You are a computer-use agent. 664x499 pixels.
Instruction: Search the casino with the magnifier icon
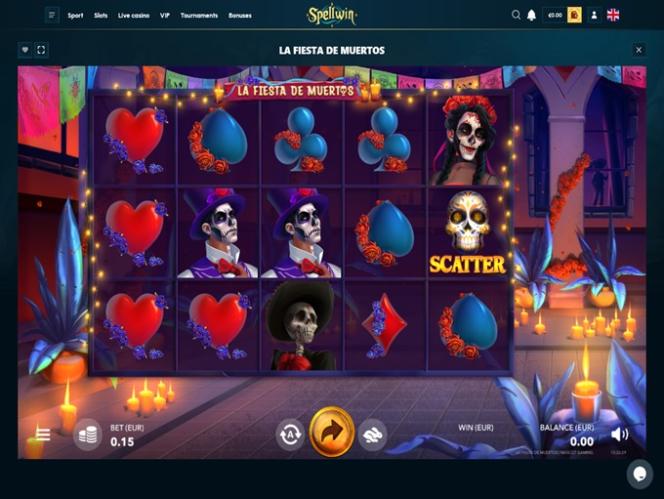tap(516, 15)
